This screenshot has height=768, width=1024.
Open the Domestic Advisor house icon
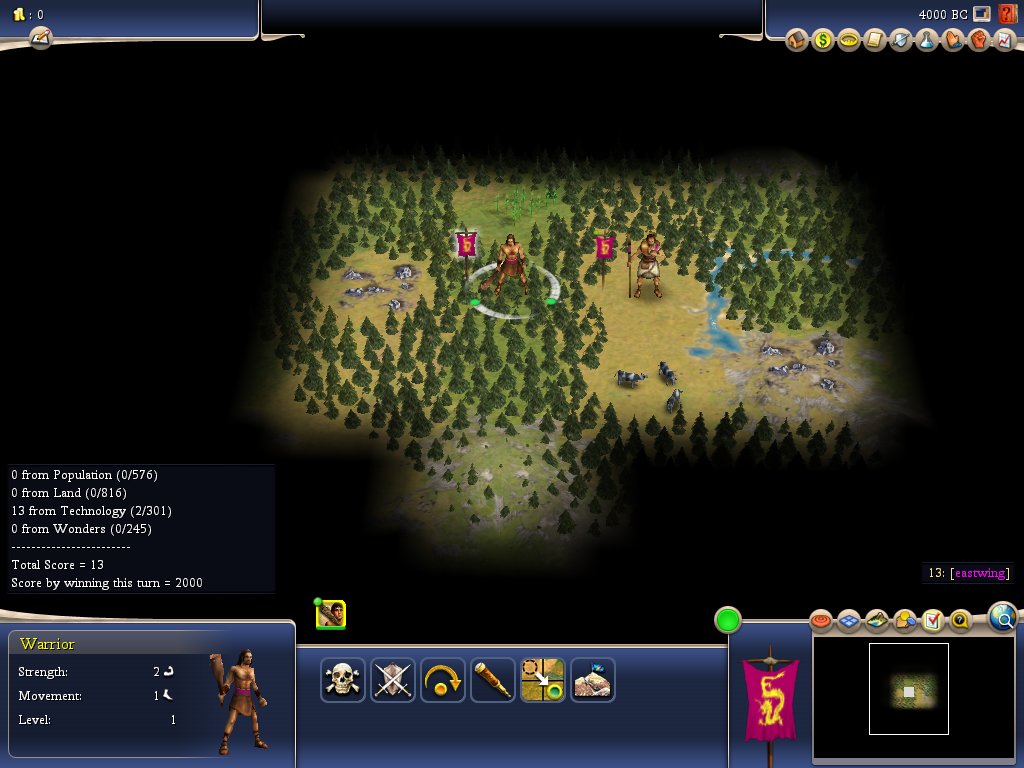(x=796, y=41)
